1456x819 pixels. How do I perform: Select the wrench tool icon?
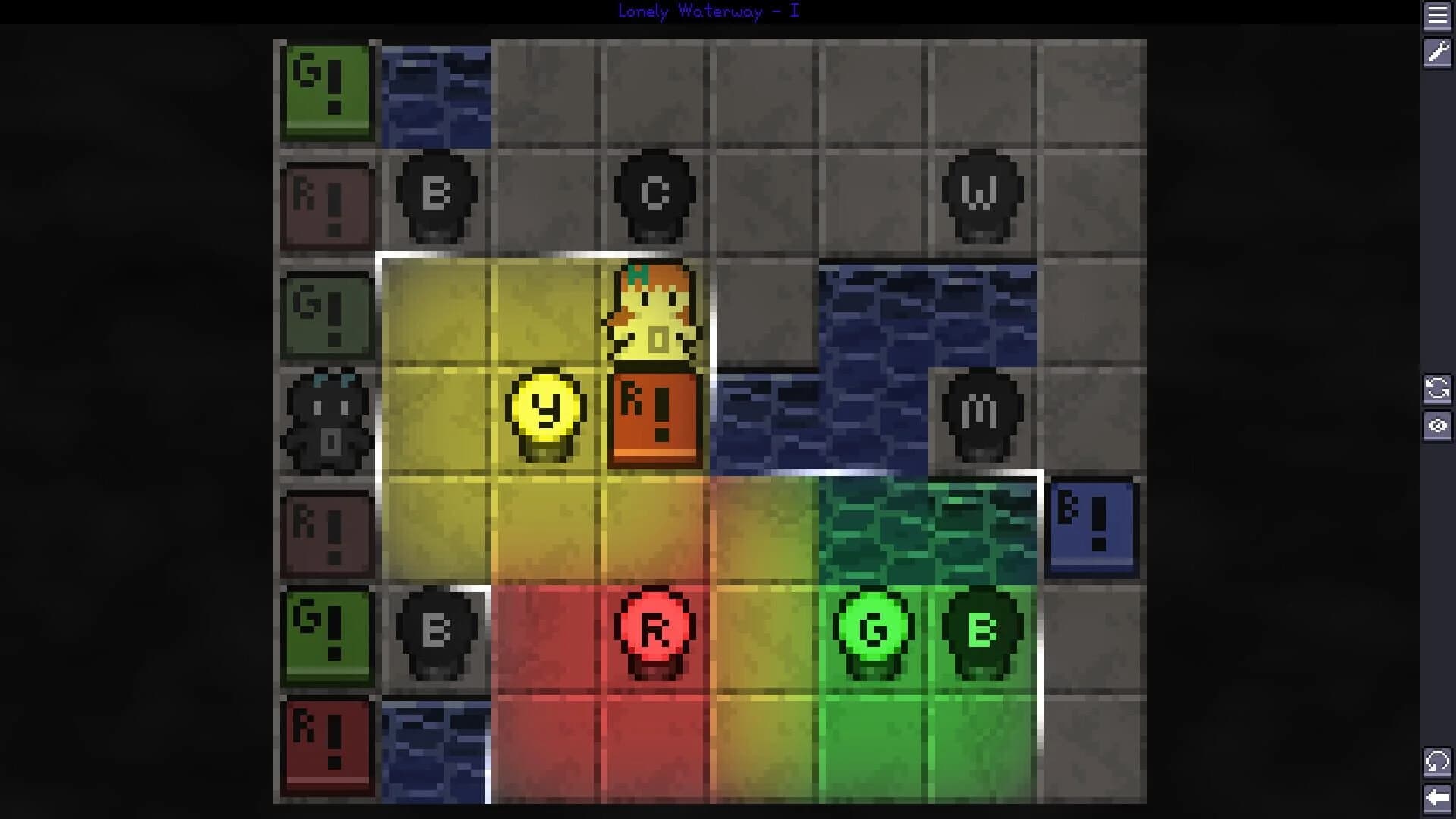[1438, 53]
